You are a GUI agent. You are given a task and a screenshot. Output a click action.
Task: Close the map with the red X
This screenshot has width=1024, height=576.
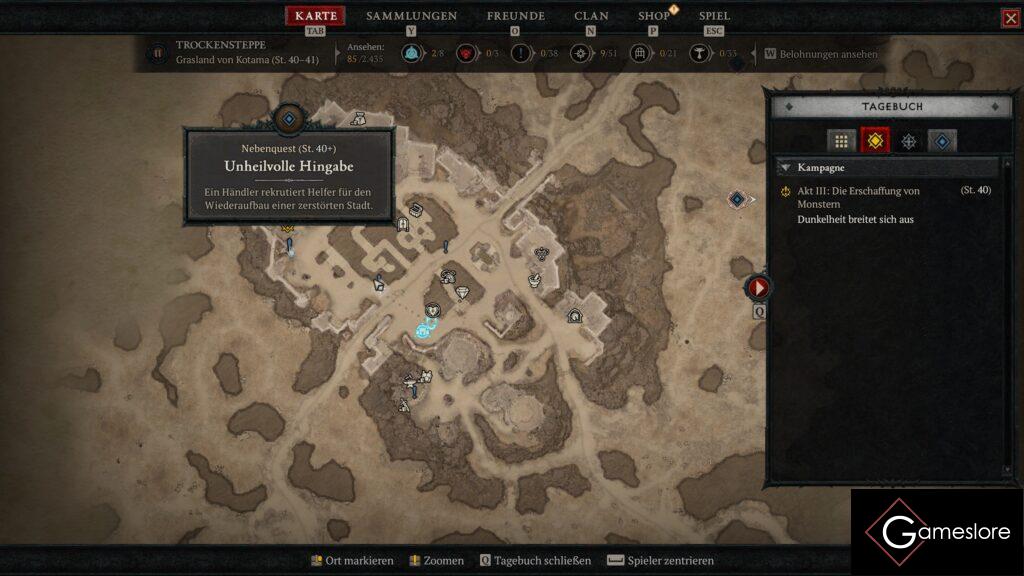pyautogui.click(x=1010, y=18)
